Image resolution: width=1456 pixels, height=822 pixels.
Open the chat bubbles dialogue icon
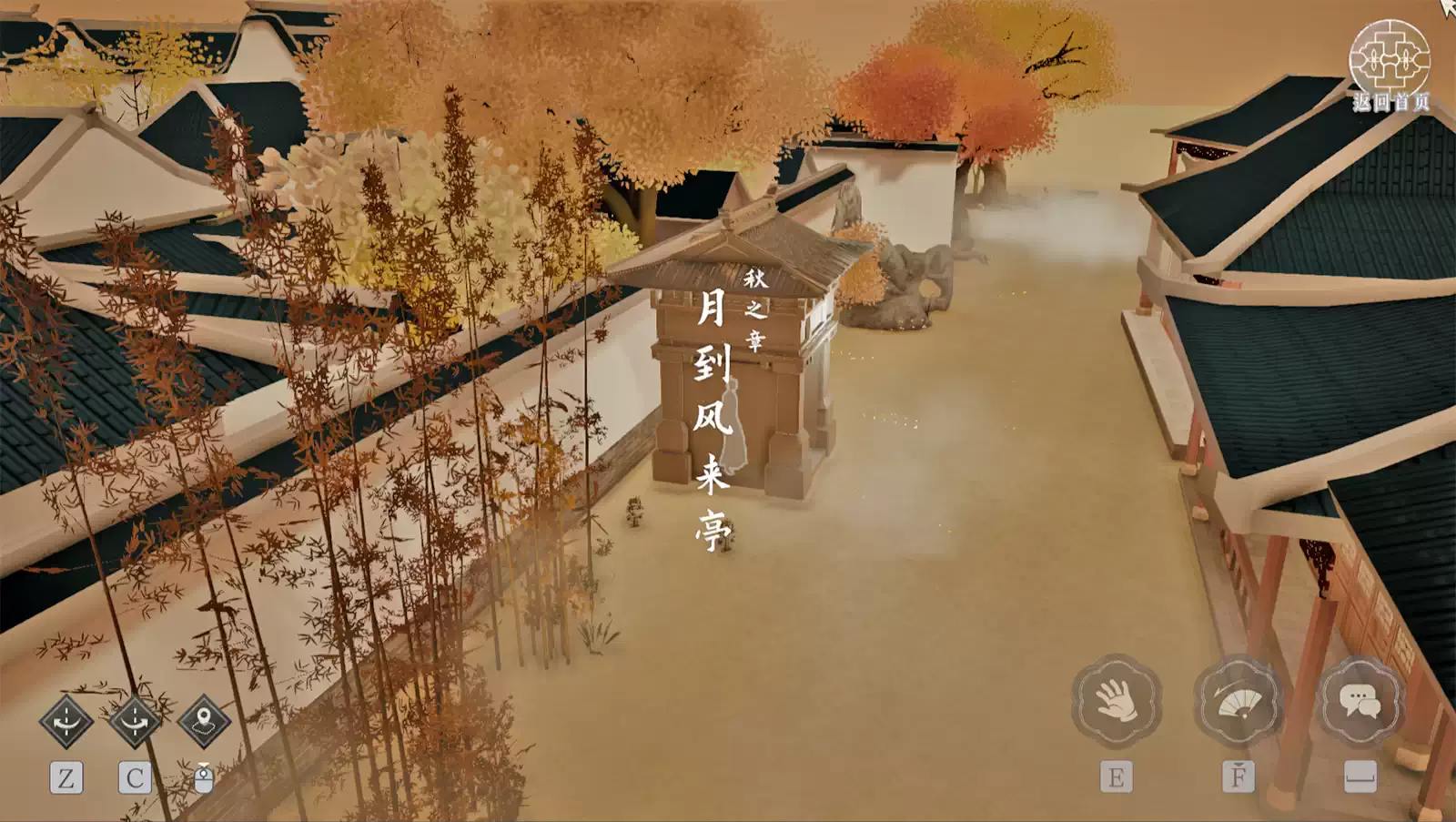click(x=1360, y=701)
